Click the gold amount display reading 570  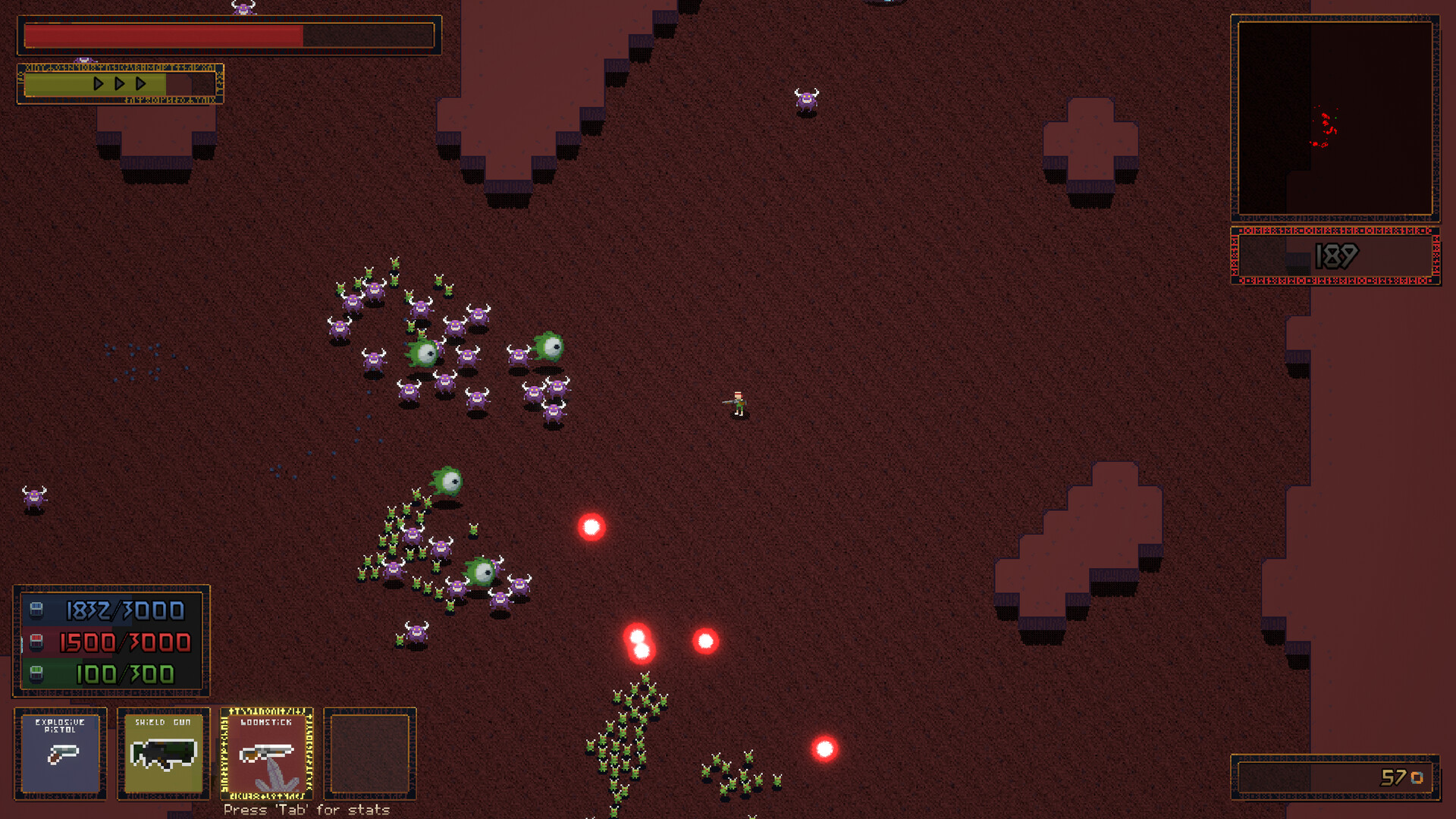(x=1393, y=777)
